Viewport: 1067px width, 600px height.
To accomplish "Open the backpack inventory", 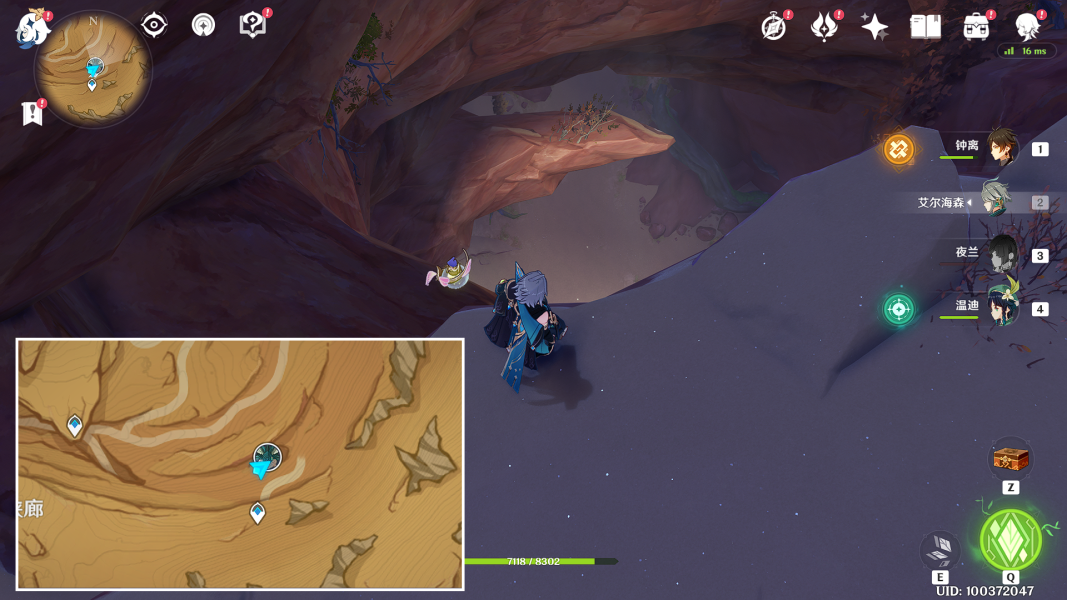I will pyautogui.click(x=976, y=27).
